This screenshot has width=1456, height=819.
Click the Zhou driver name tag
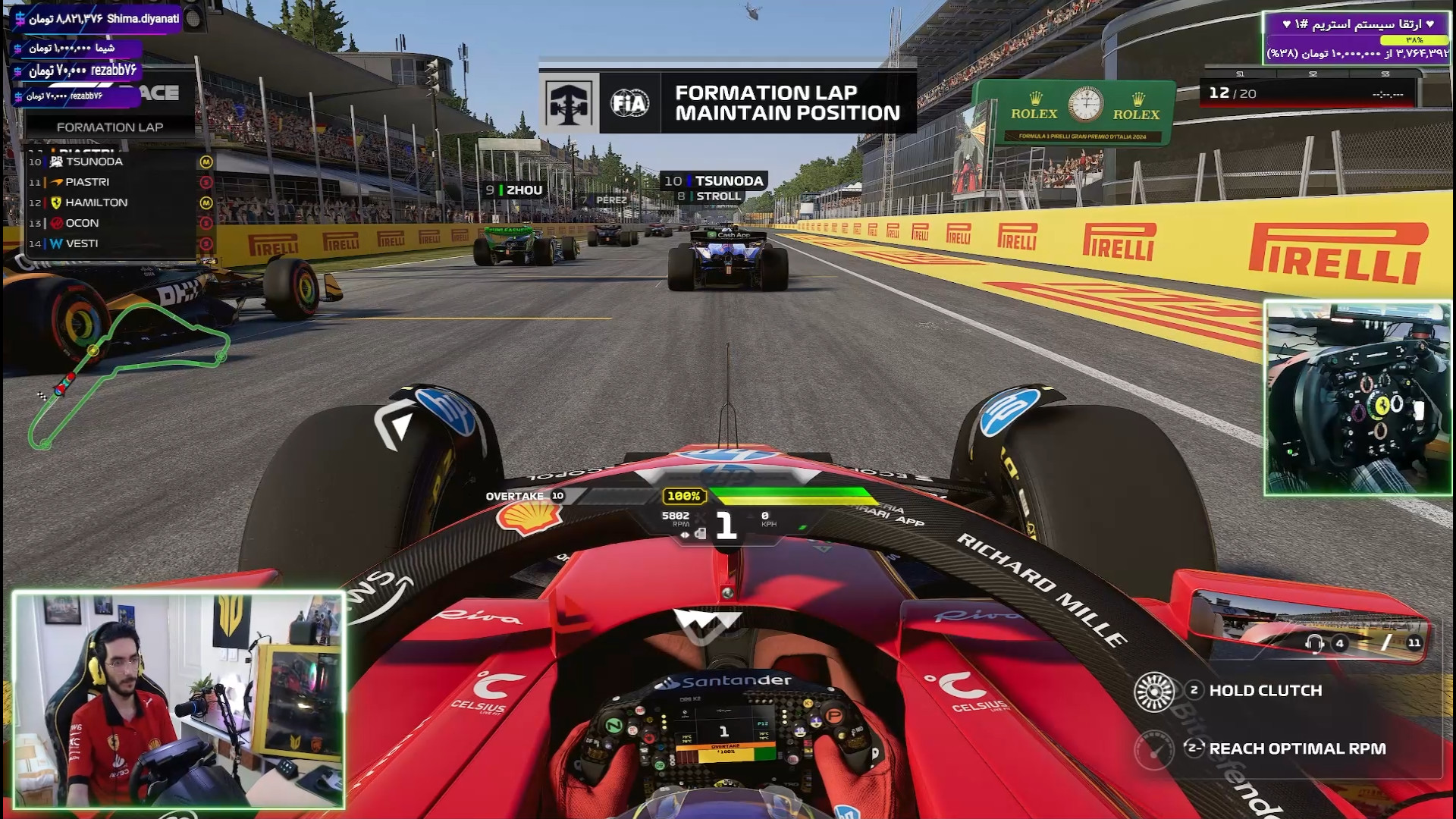coord(515,190)
